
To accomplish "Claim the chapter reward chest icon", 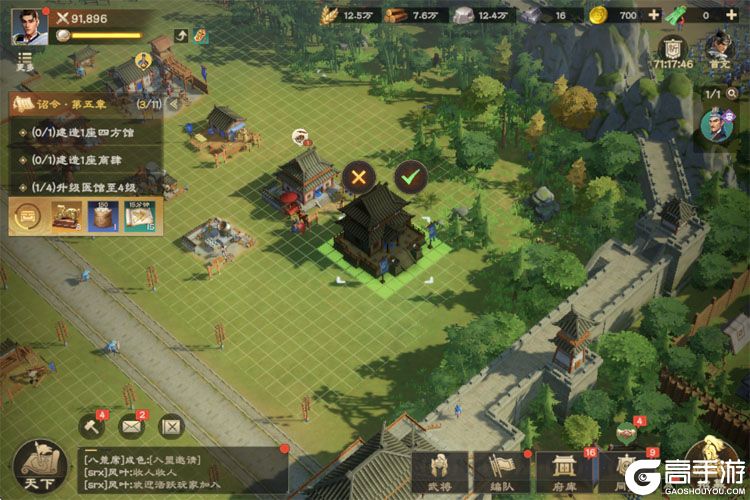I will [x=27, y=216].
